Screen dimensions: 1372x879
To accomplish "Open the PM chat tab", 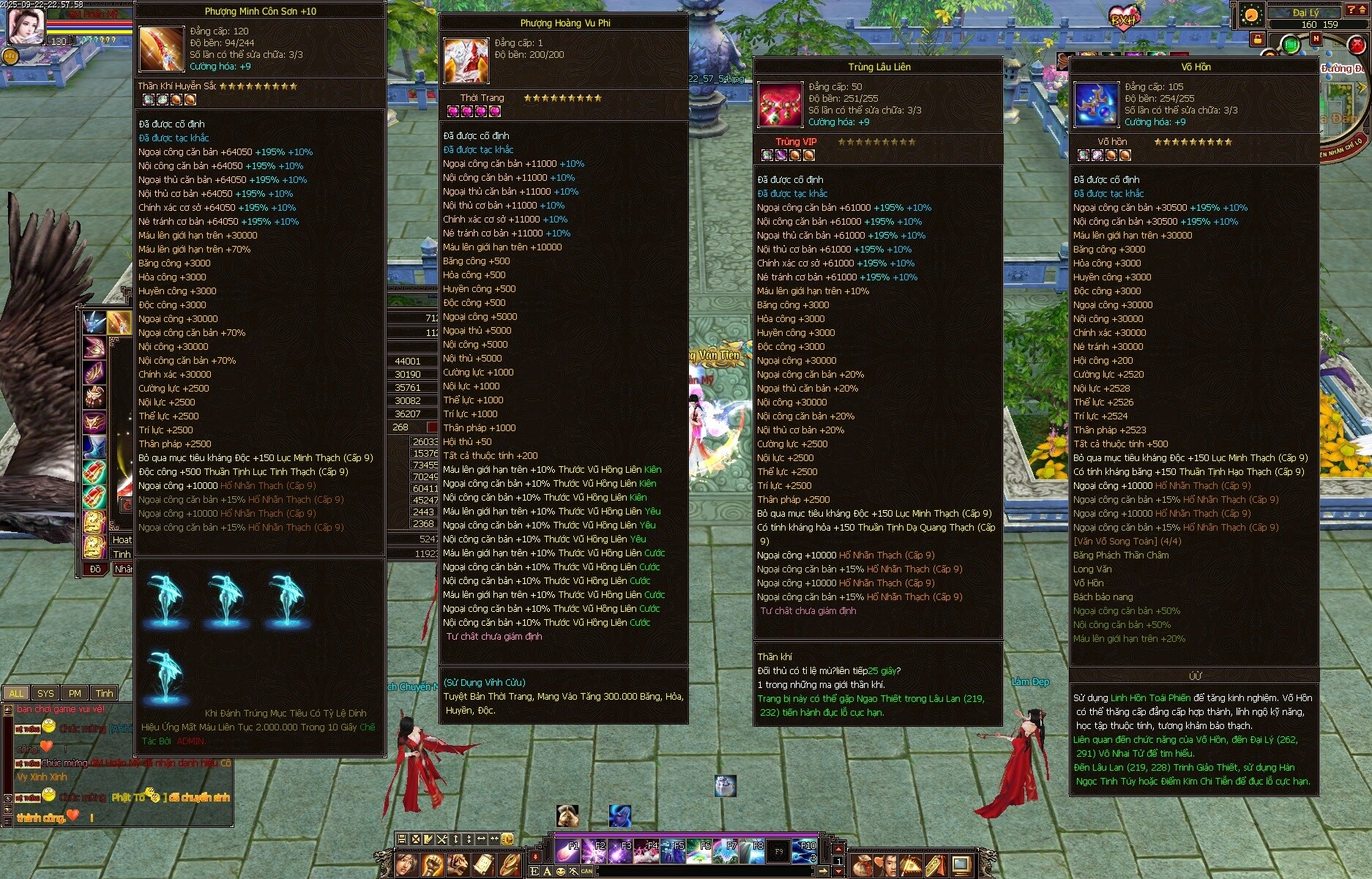I will 75,693.
